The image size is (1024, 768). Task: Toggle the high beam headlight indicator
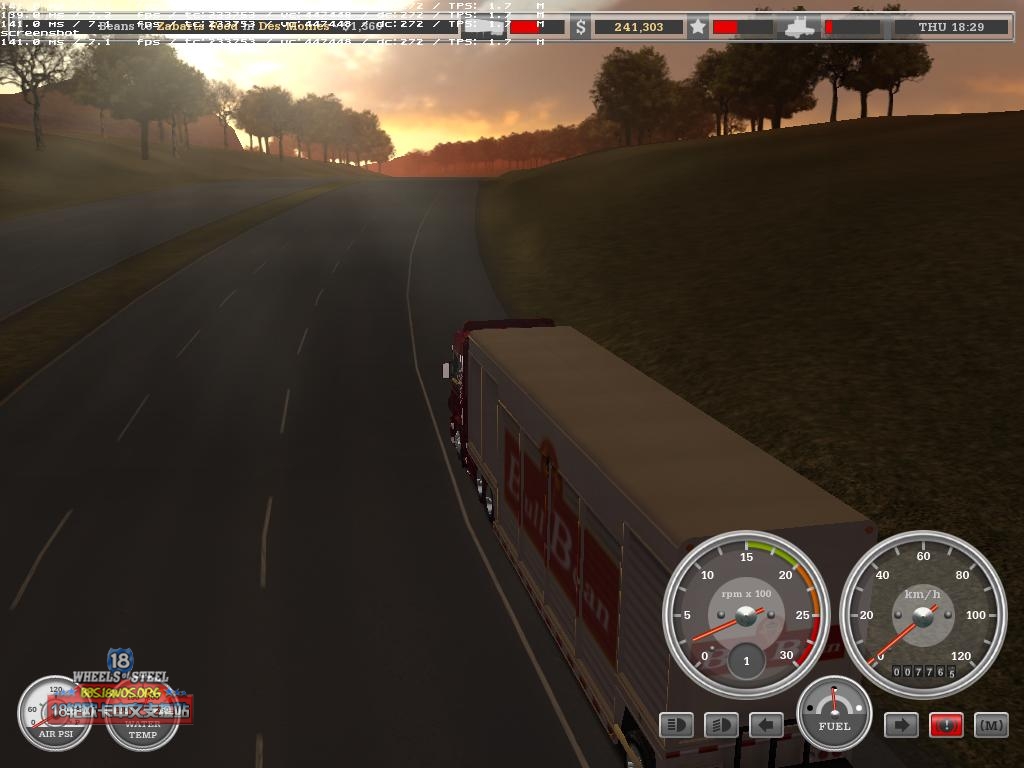point(676,724)
